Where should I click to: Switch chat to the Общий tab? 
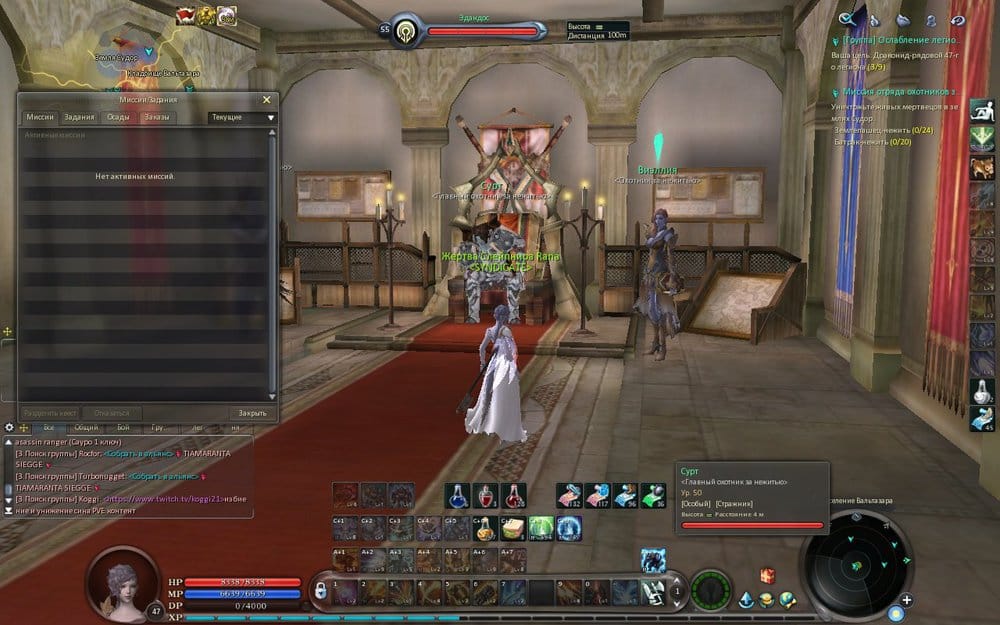86,427
